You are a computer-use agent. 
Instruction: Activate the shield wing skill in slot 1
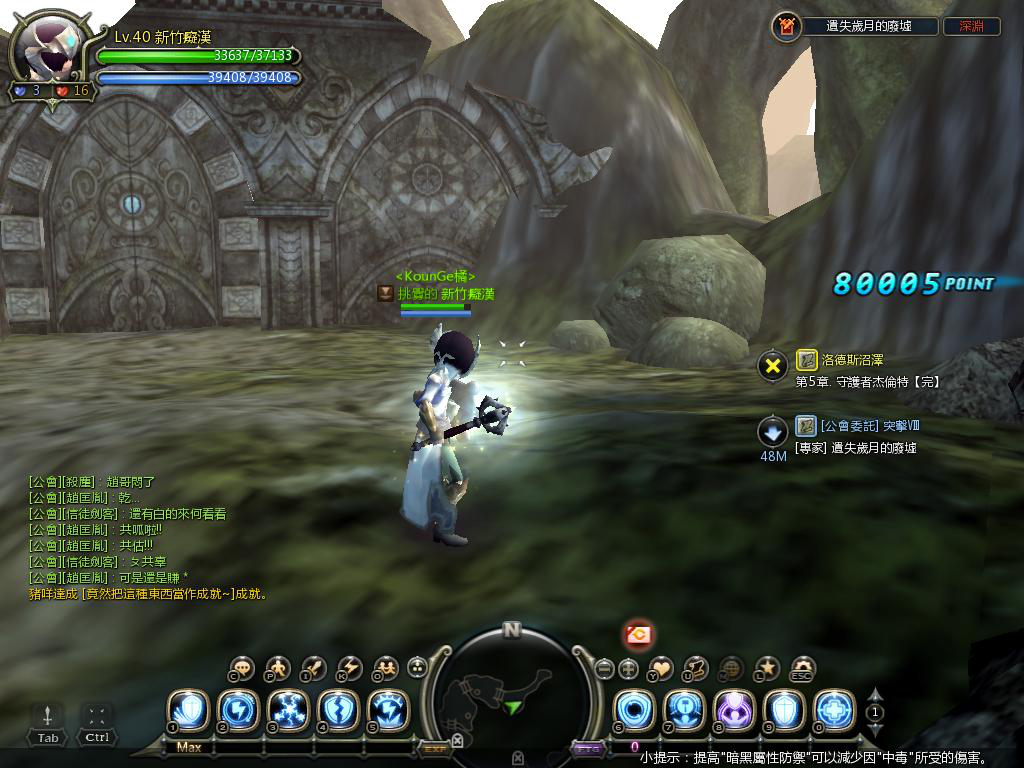click(187, 711)
